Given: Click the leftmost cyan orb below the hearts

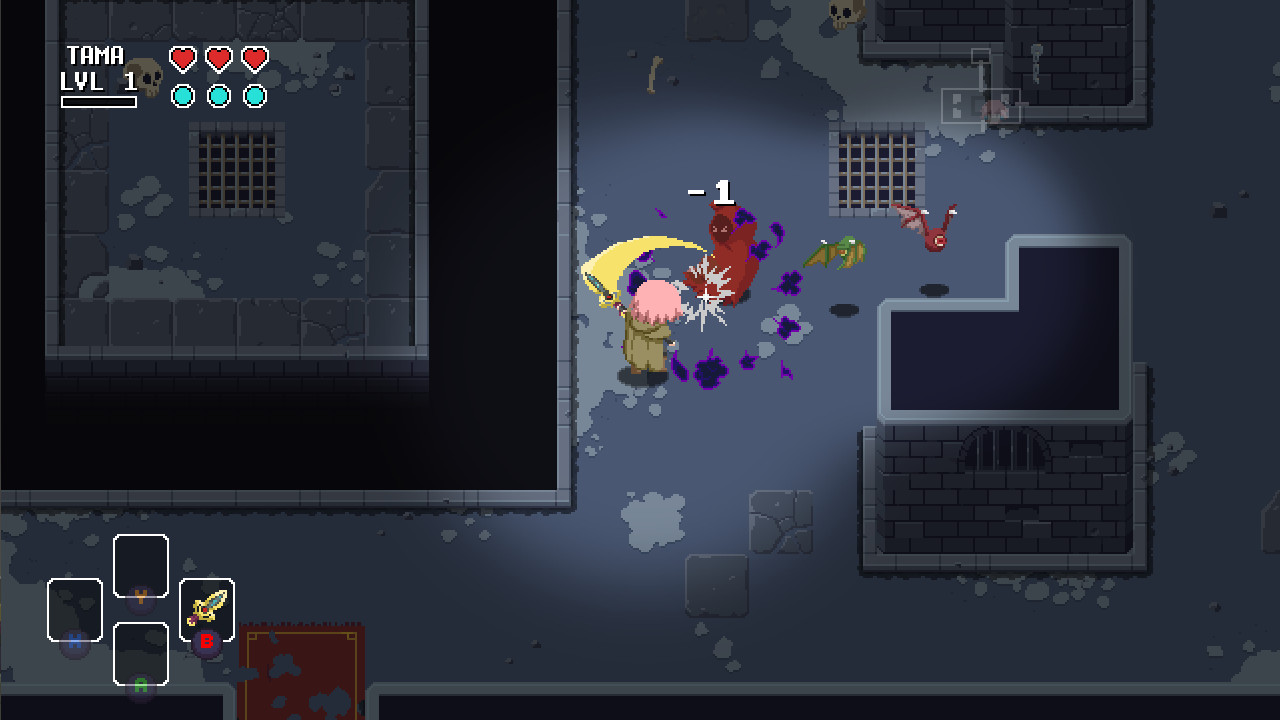Looking at the screenshot, I should [x=182, y=98].
